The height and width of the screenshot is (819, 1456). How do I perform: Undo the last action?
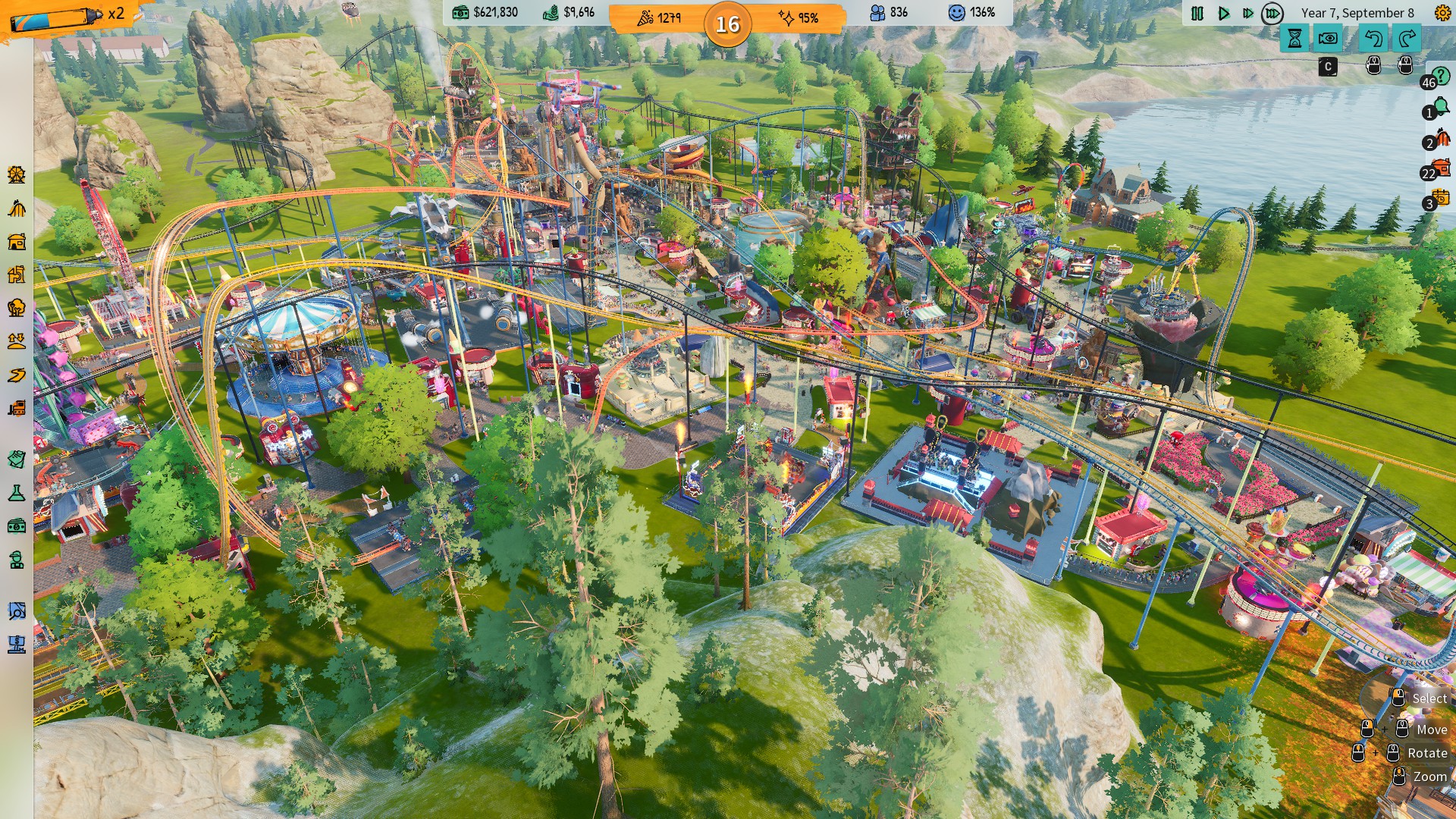pyautogui.click(x=1373, y=38)
